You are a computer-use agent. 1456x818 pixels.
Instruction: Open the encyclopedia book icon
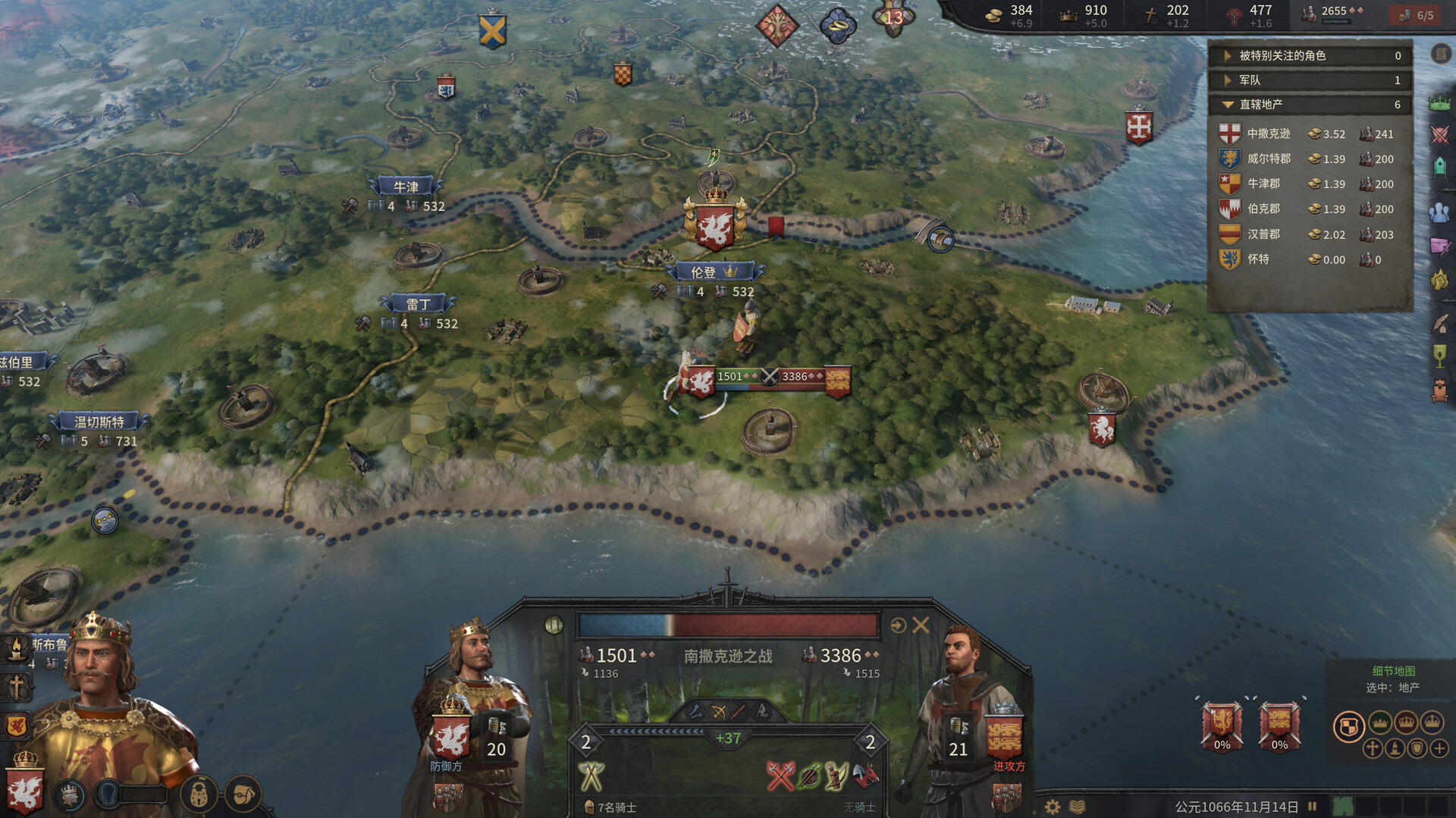(1077, 806)
